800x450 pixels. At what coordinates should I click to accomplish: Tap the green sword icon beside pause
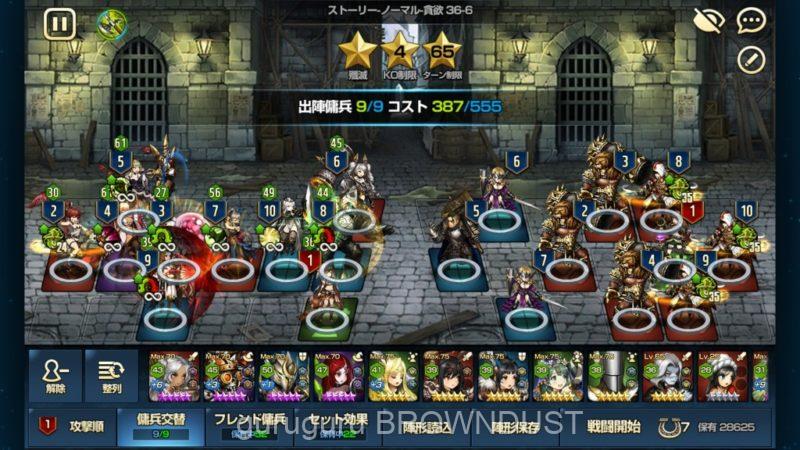click(x=111, y=22)
